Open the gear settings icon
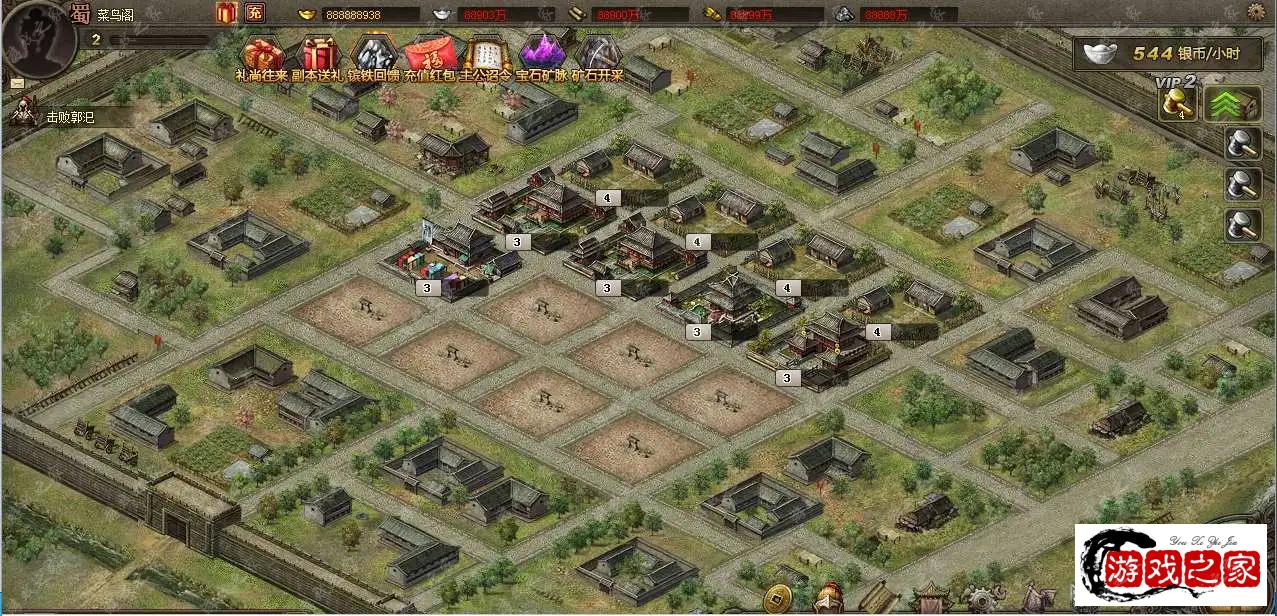 coord(1257,12)
